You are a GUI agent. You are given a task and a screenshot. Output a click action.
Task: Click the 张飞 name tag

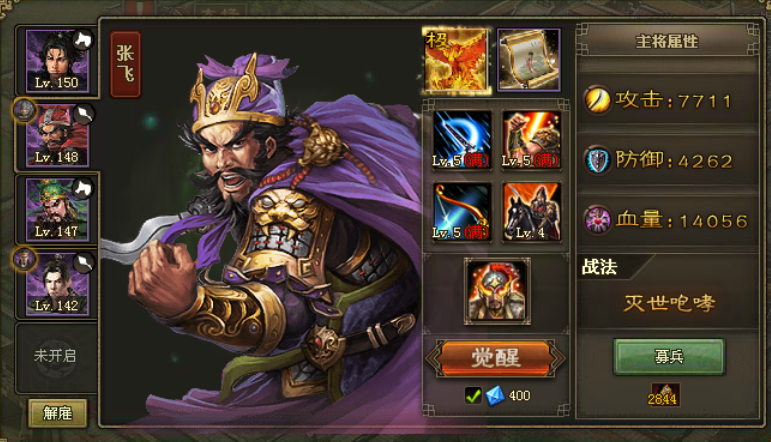(x=126, y=64)
